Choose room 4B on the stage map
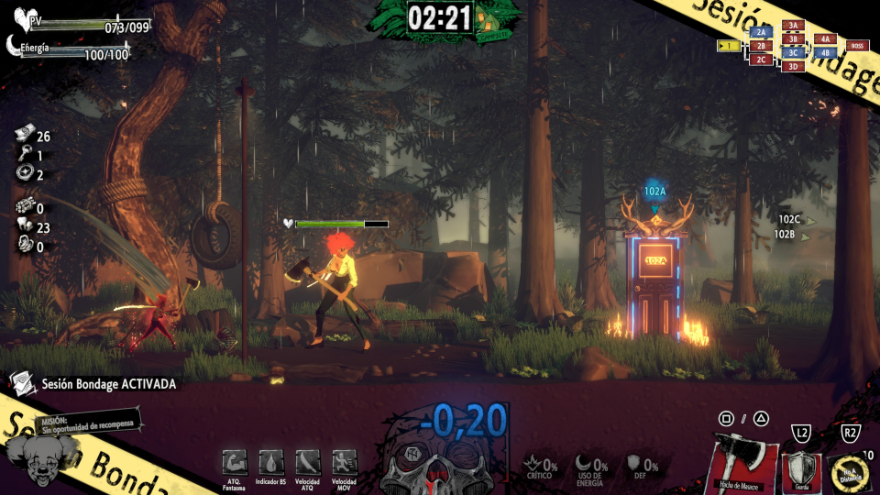This screenshot has width=880, height=495. (x=825, y=52)
